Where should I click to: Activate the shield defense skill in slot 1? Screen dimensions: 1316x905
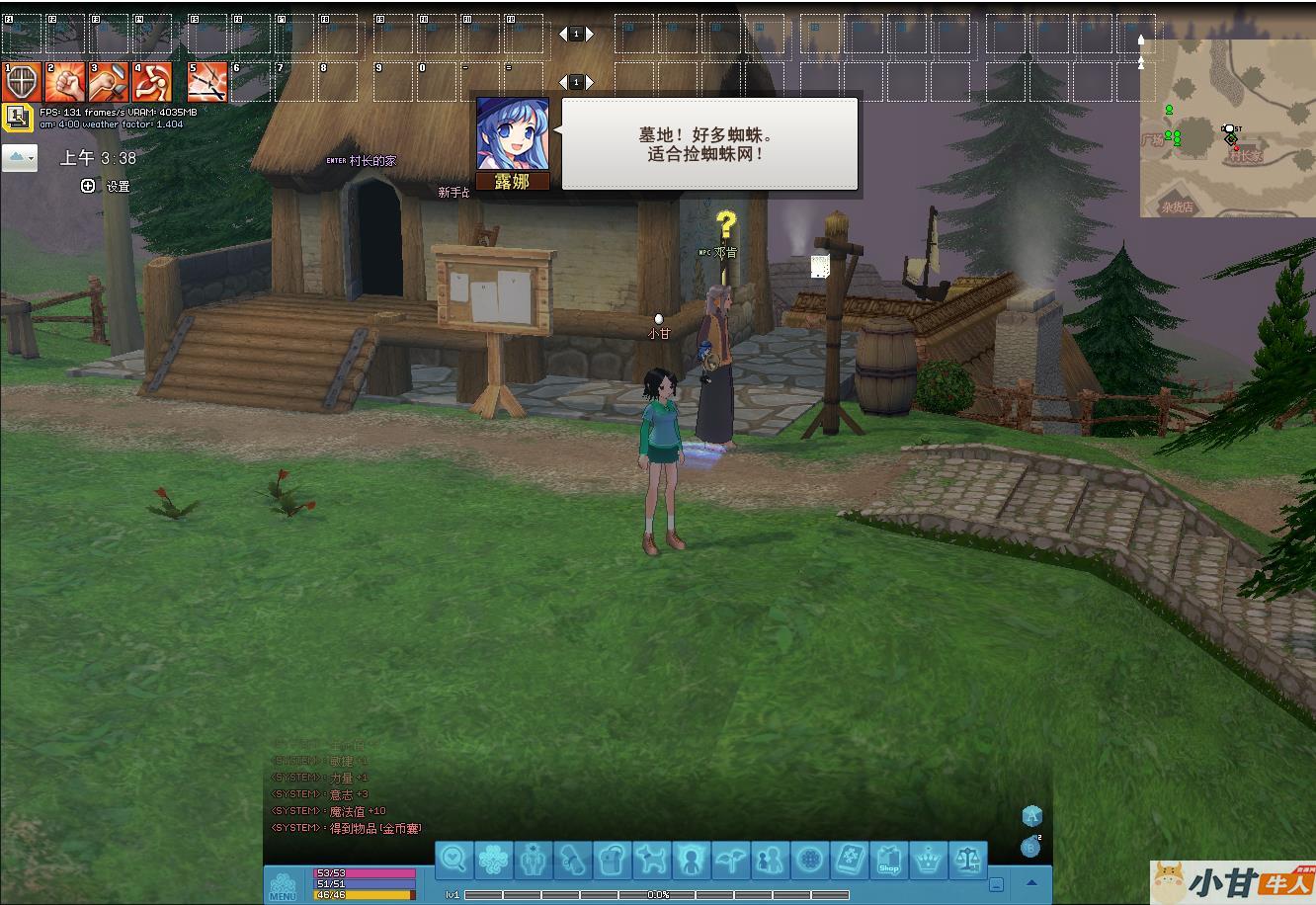pos(22,82)
